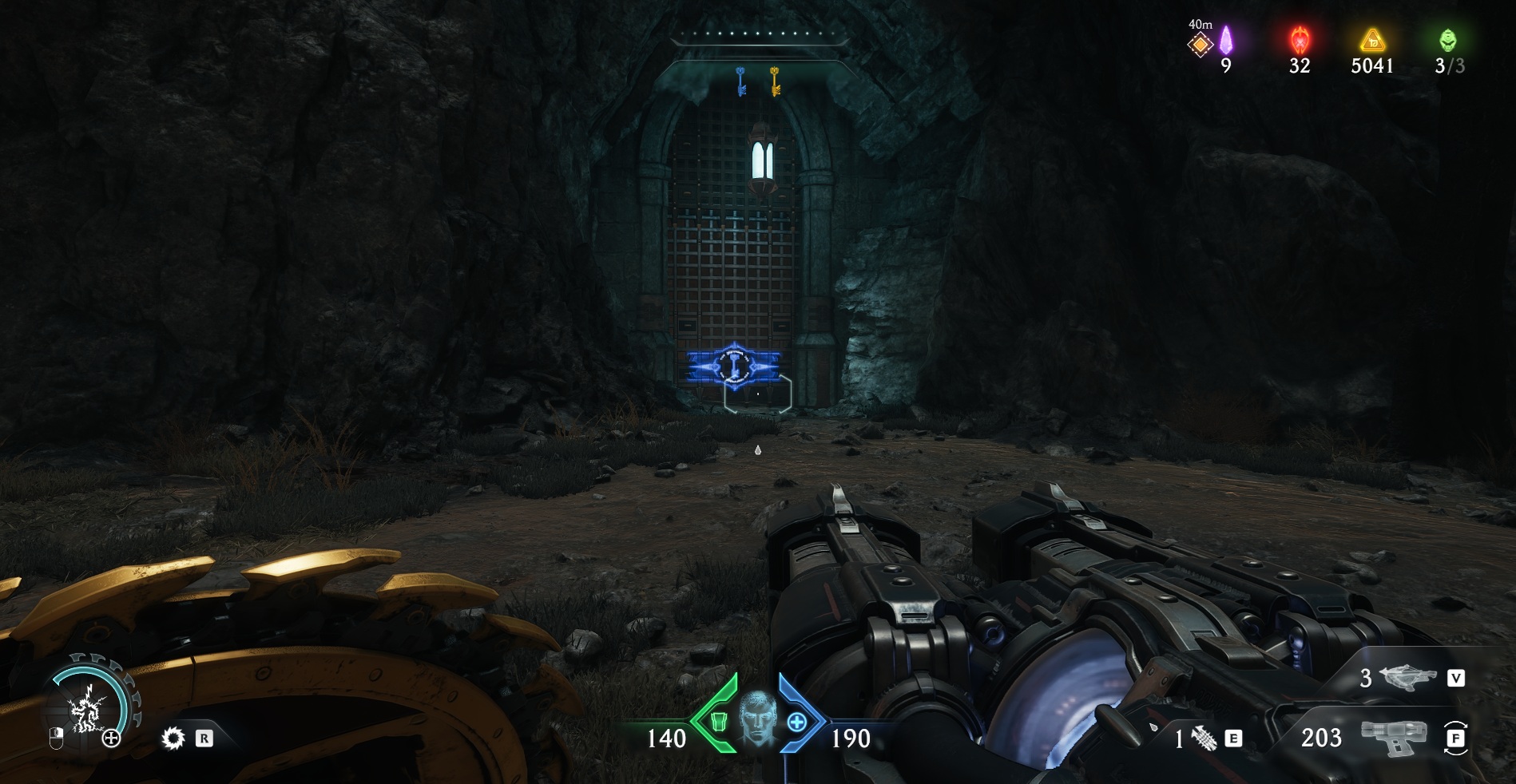Click the red ruby currency icon
Image resolution: width=1516 pixels, height=784 pixels.
pyautogui.click(x=1300, y=39)
